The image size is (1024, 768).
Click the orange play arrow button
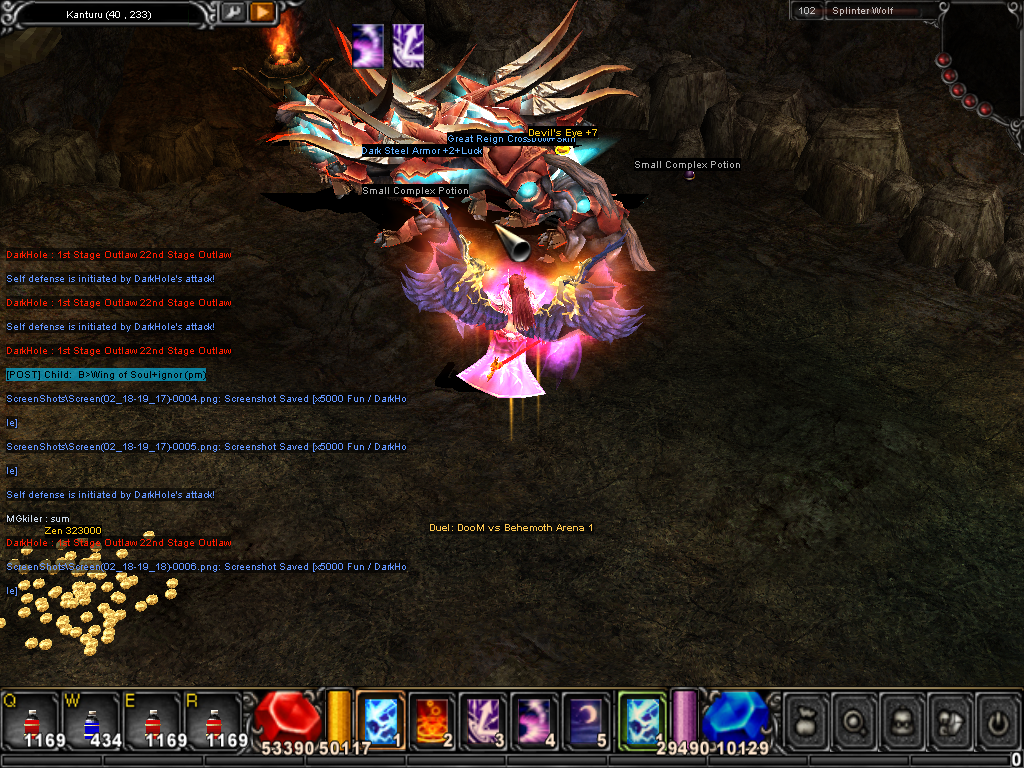[x=262, y=12]
